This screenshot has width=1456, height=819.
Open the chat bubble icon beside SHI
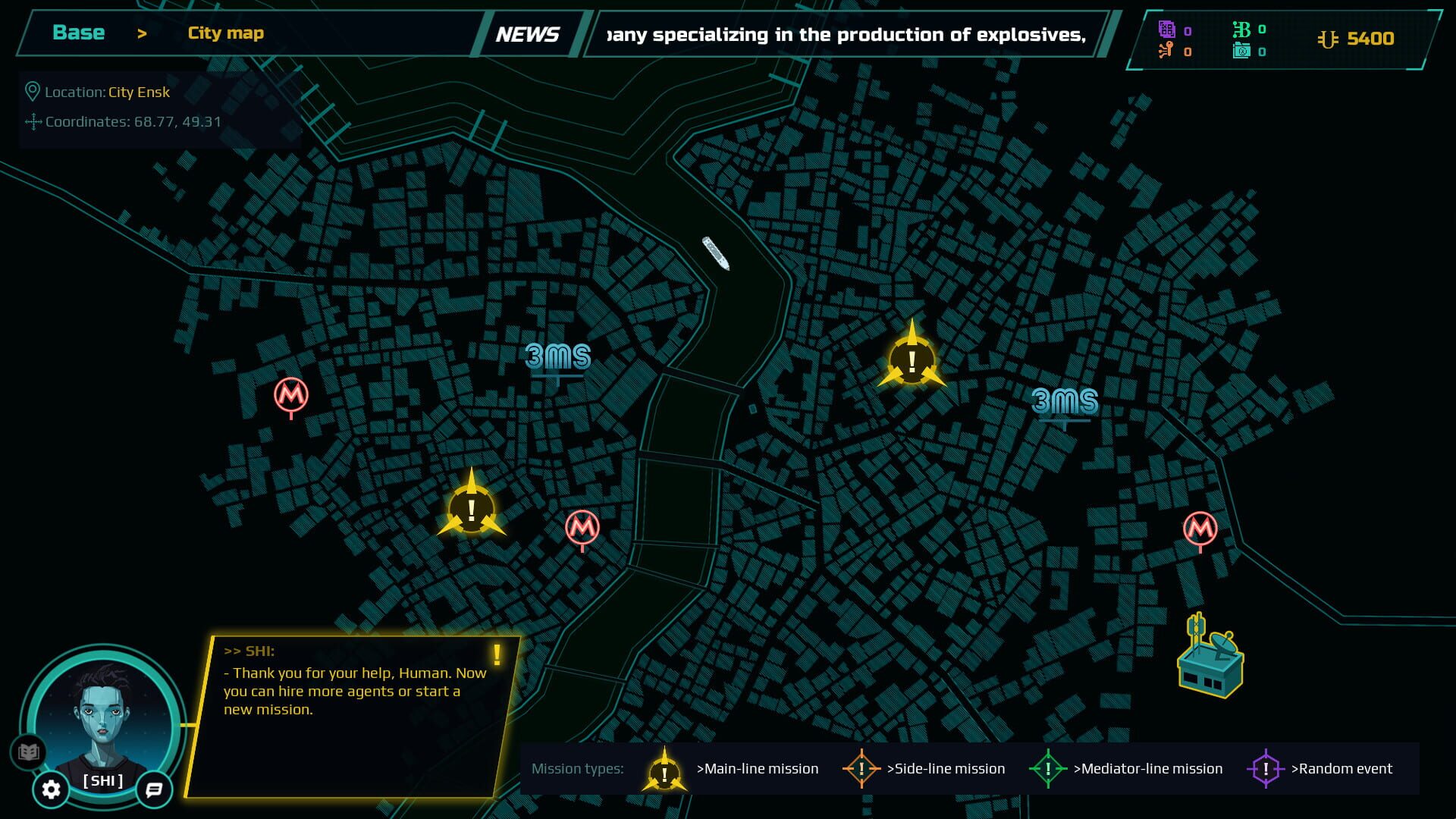point(153,789)
